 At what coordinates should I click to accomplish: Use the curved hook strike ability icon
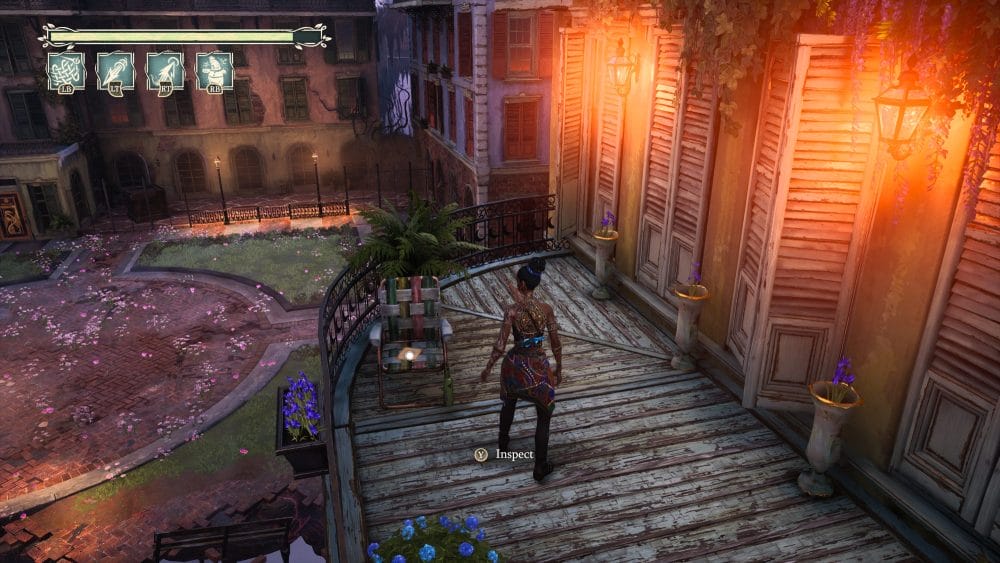click(x=165, y=71)
